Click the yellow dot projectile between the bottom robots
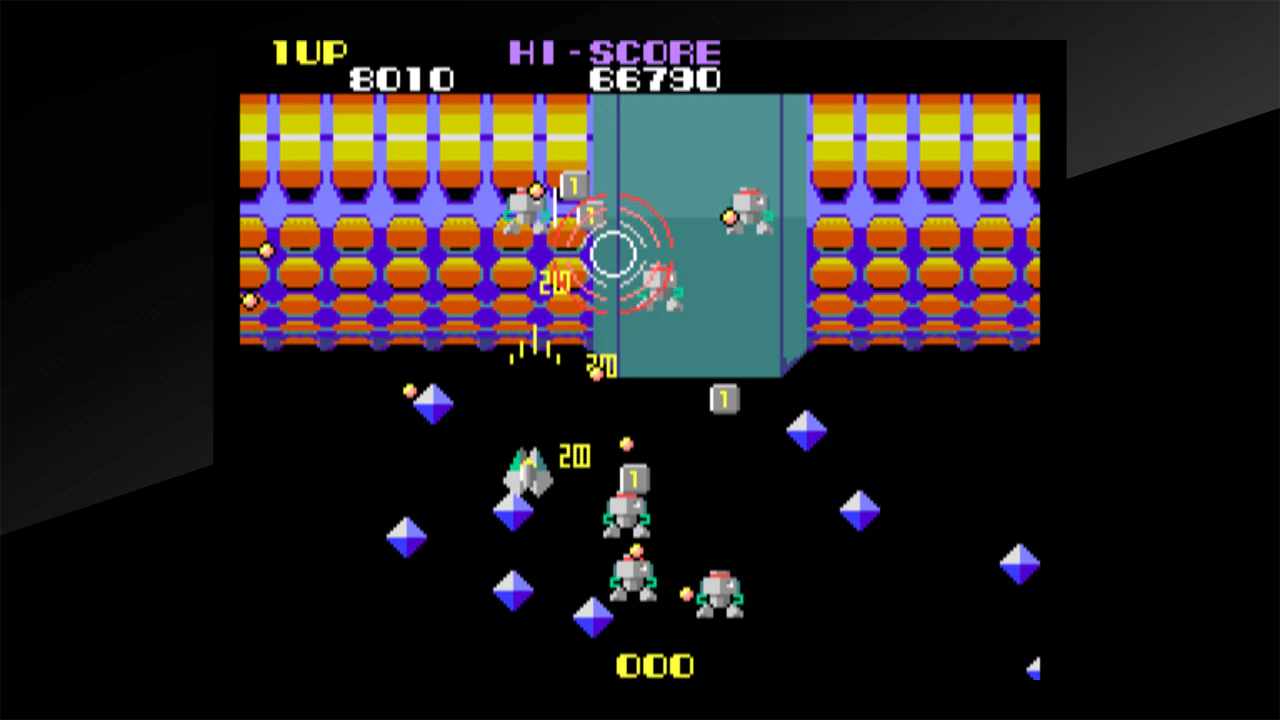Image resolution: width=1280 pixels, height=720 pixels. point(686,595)
